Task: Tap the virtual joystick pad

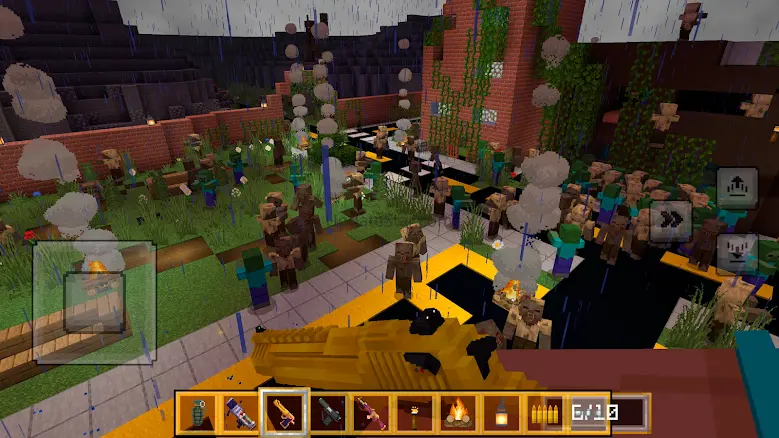Action: click(94, 301)
